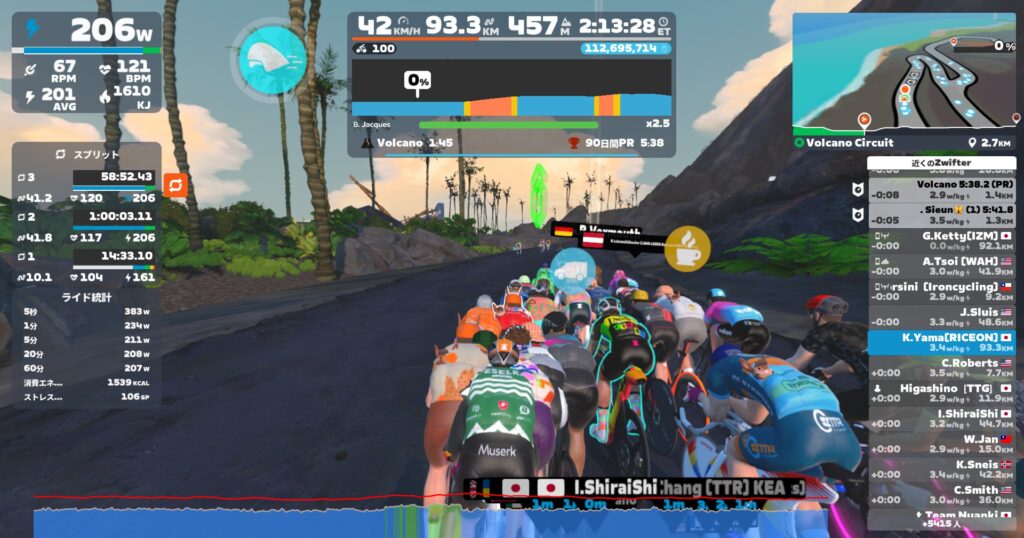1024x538 pixels.
Task: Activate the aero helmet power-up
Action: [273, 58]
